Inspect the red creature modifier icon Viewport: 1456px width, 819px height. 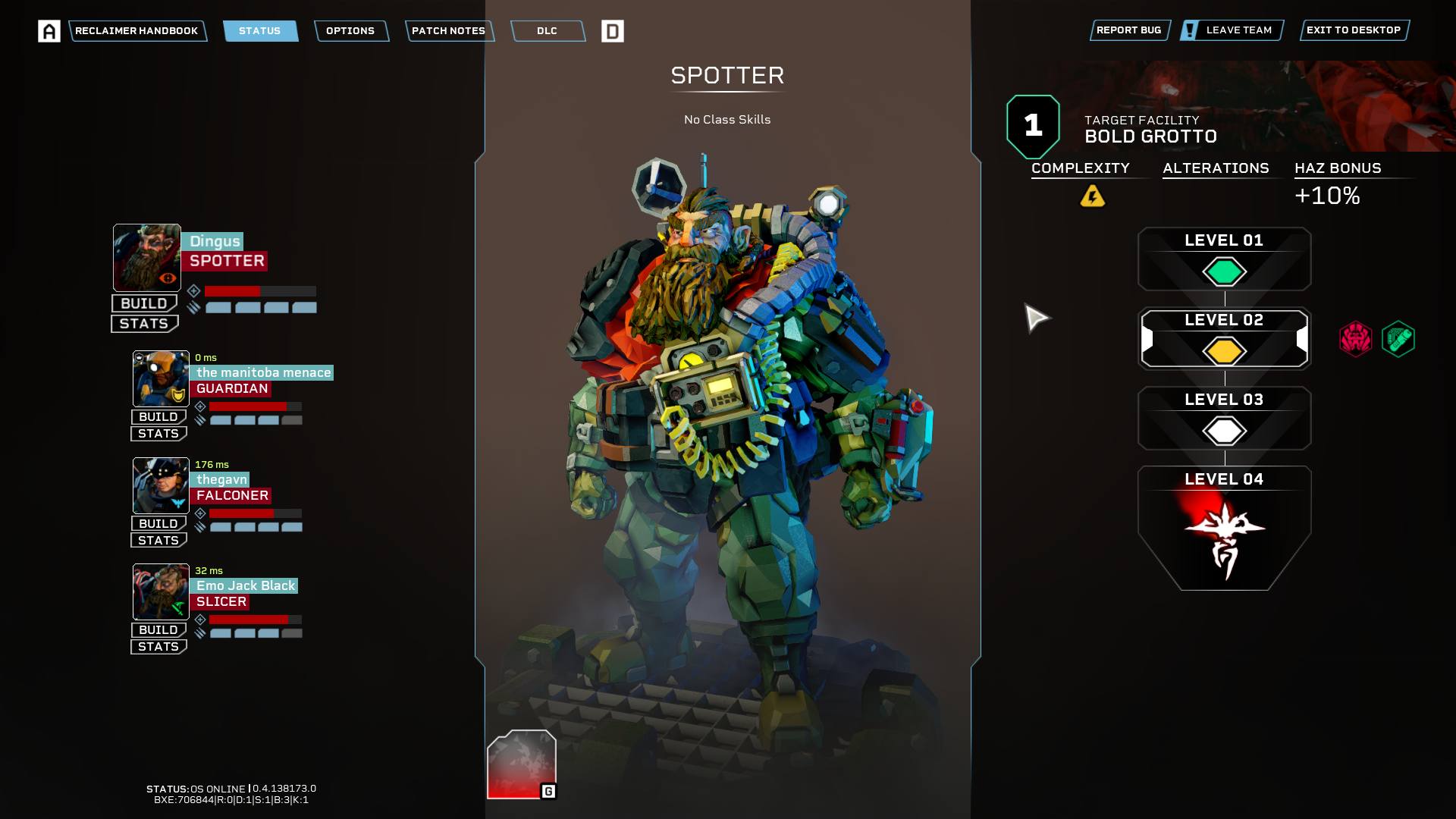pos(1355,339)
